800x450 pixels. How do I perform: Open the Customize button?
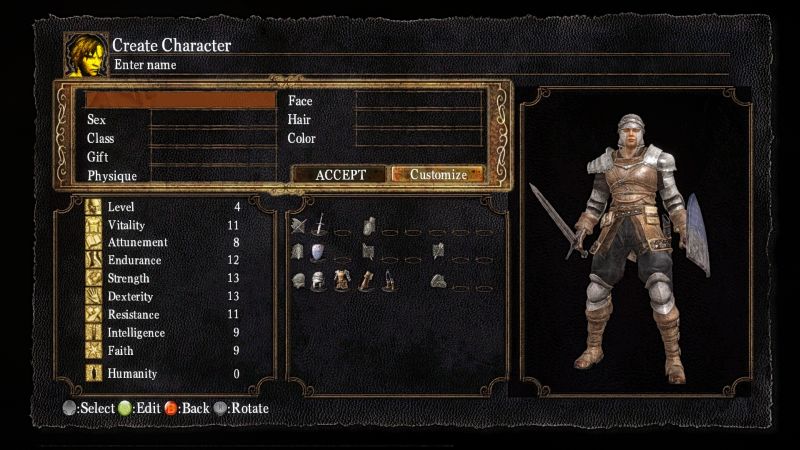click(437, 174)
